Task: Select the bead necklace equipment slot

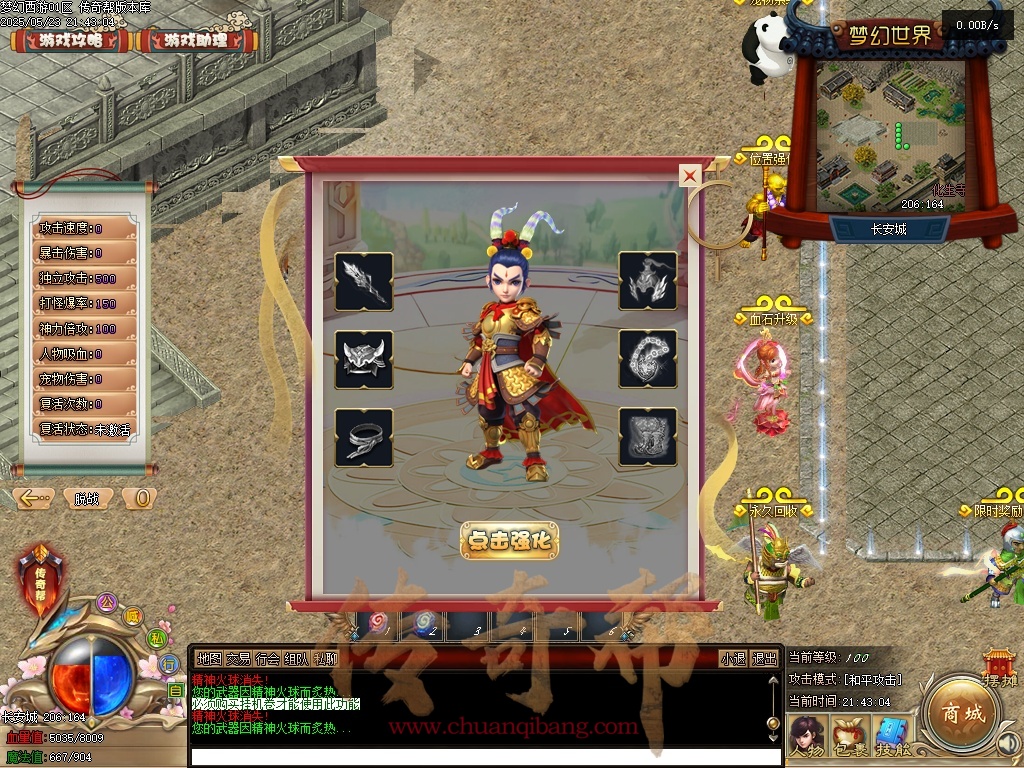Action: 648,360
